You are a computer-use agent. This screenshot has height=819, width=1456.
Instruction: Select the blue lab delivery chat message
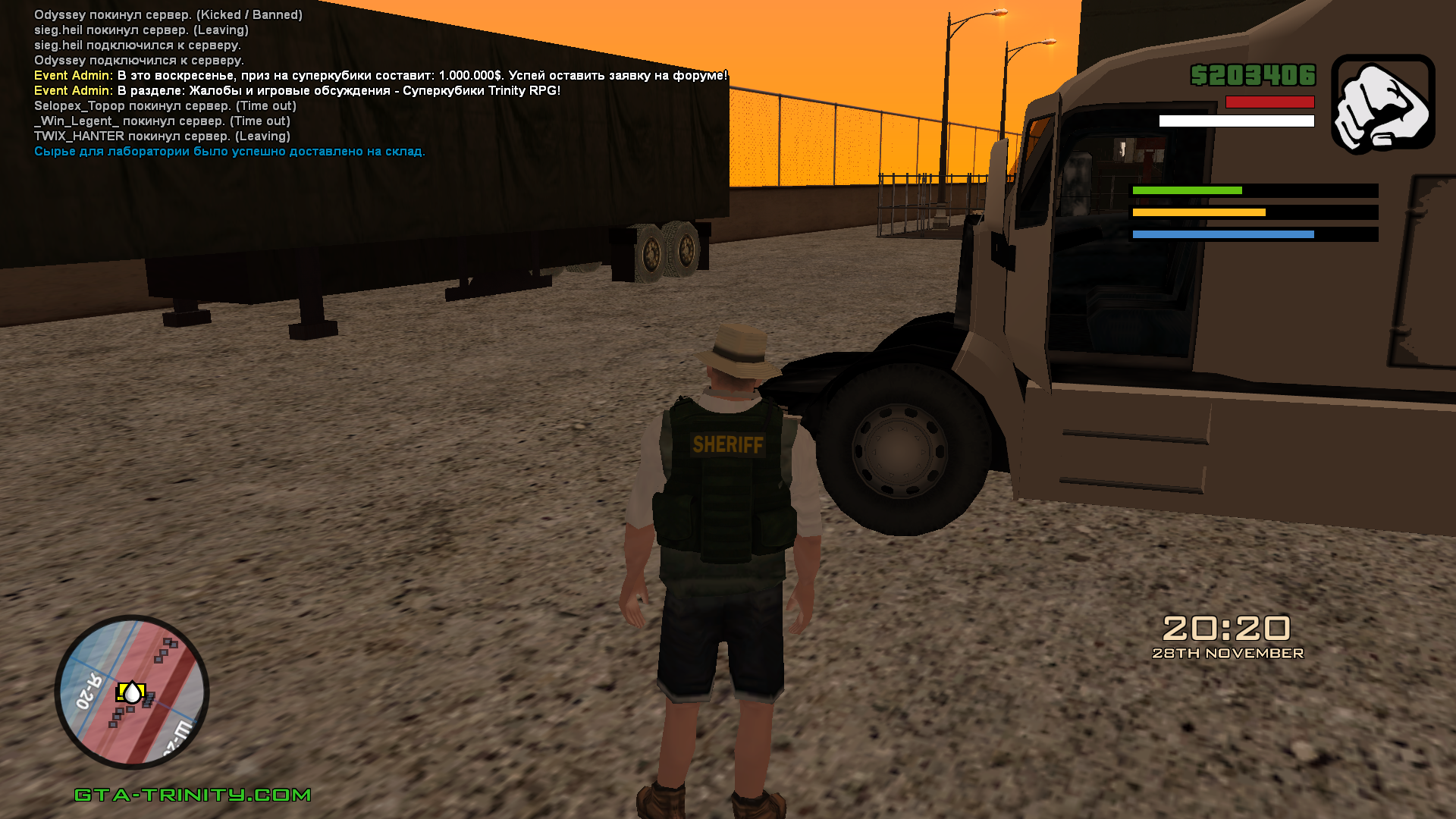(229, 152)
